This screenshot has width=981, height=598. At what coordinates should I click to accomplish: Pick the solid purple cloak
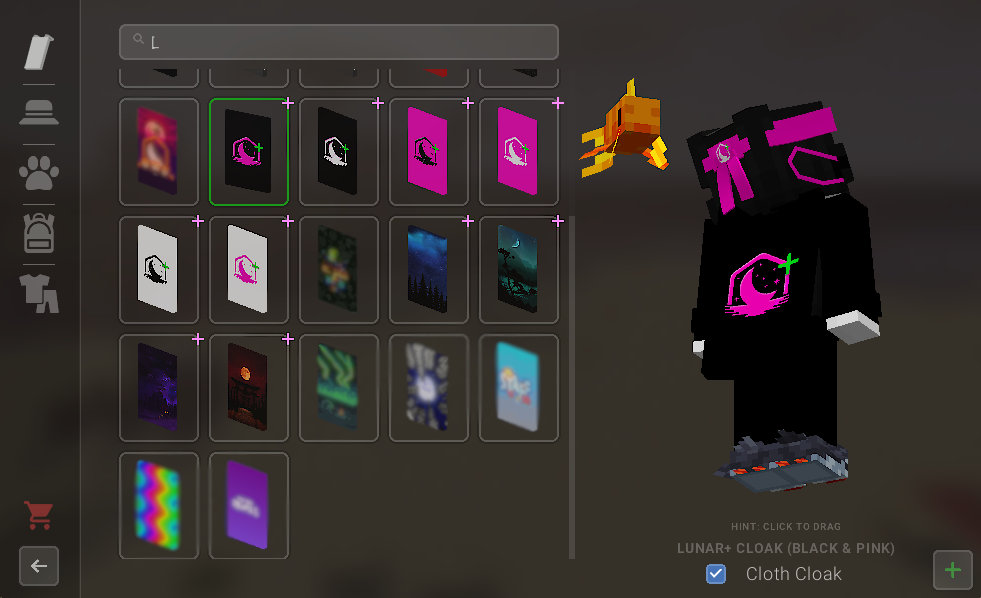point(249,505)
